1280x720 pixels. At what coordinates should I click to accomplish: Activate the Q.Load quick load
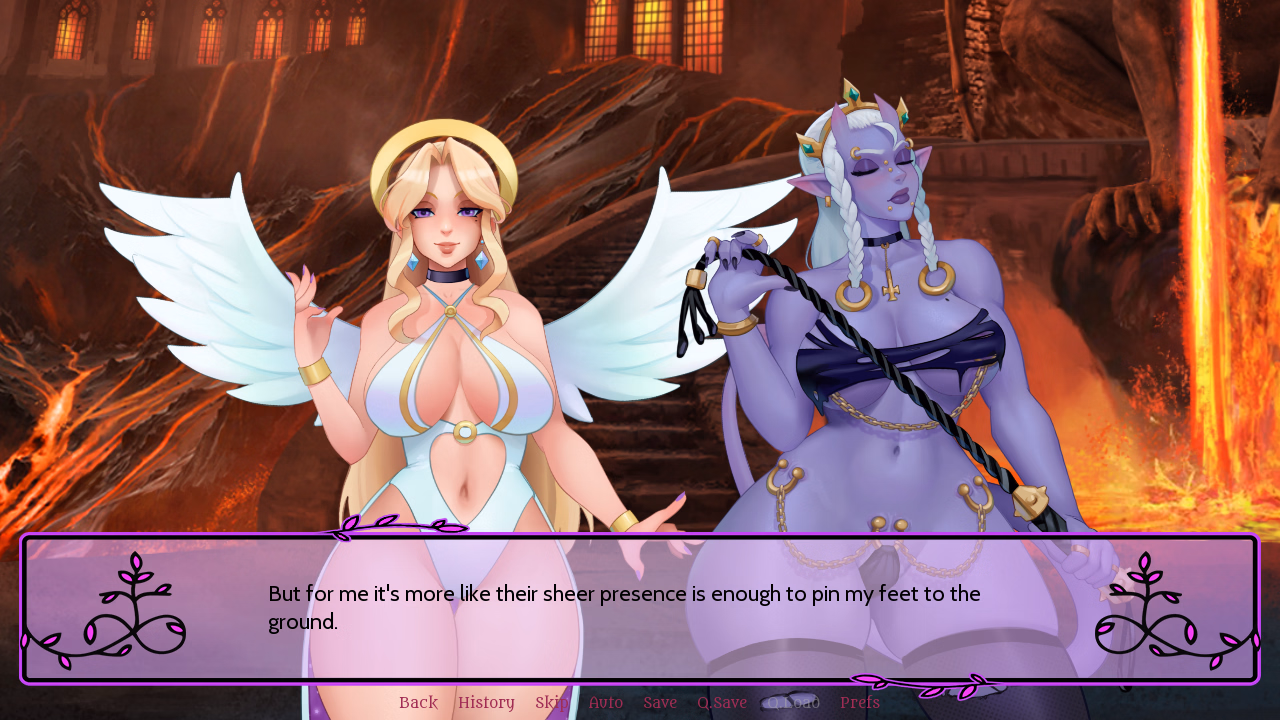[x=791, y=702]
